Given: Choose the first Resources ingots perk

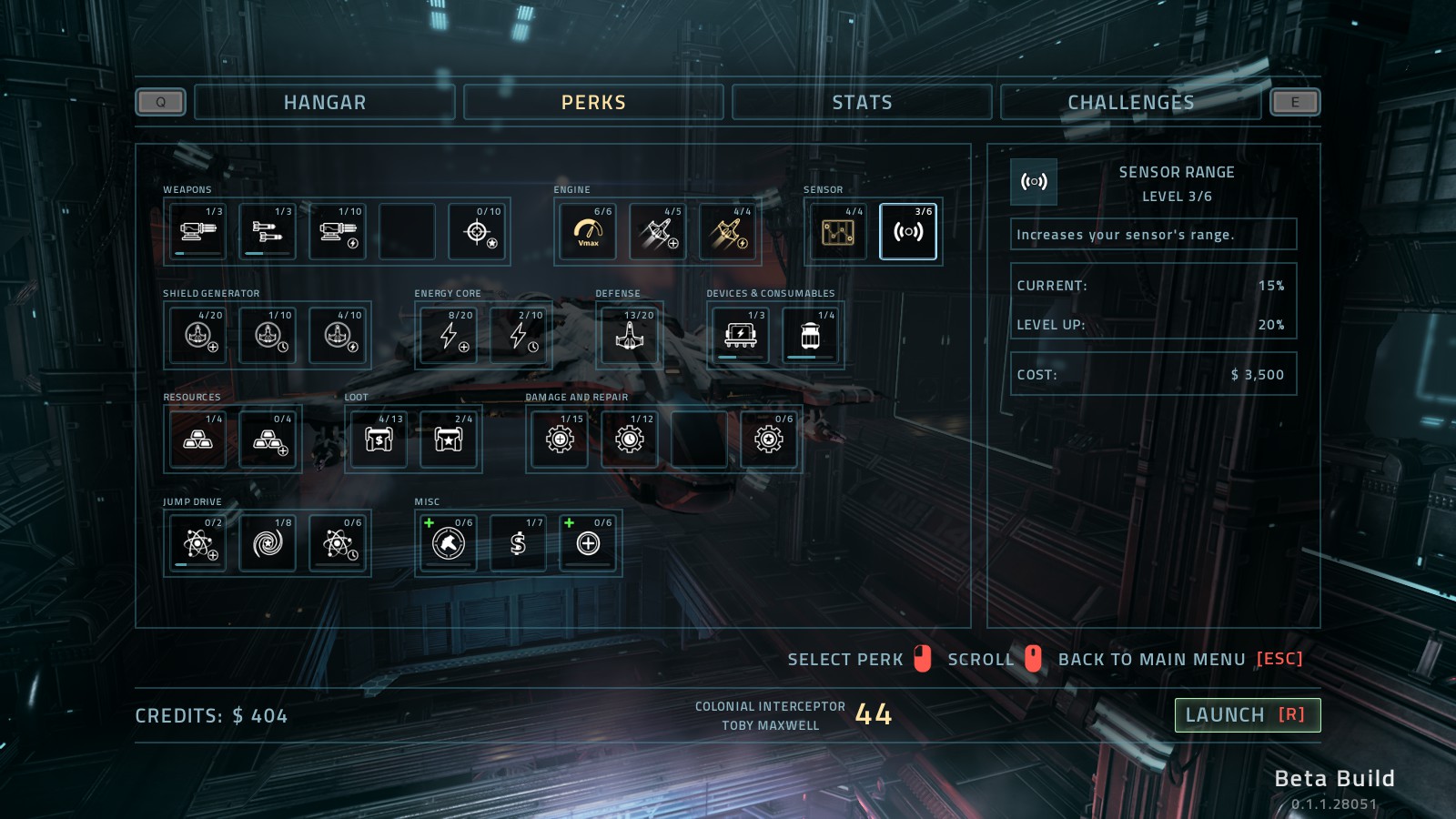Looking at the screenshot, I should (x=198, y=440).
